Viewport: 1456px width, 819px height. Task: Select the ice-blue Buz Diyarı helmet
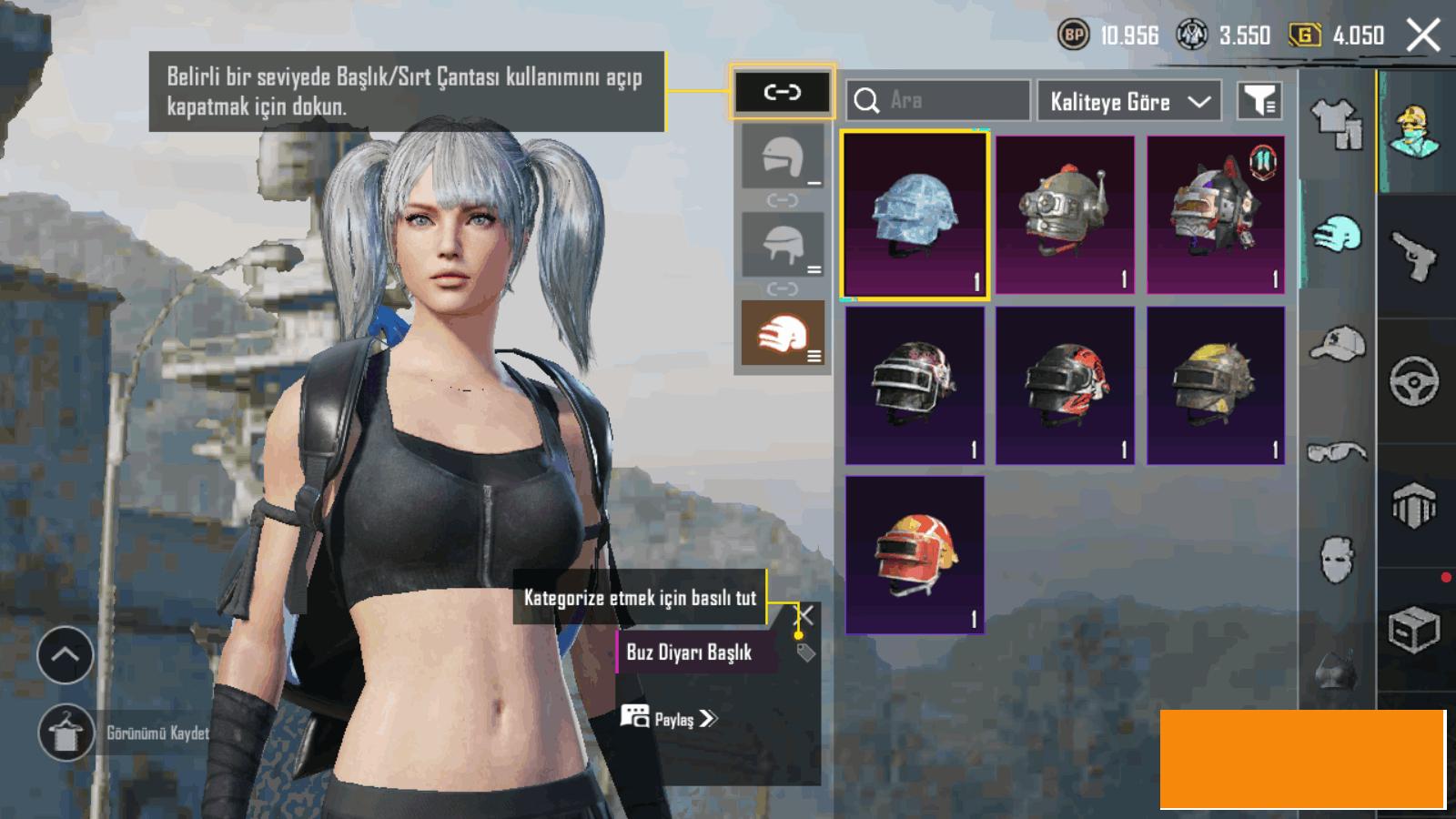(x=915, y=215)
